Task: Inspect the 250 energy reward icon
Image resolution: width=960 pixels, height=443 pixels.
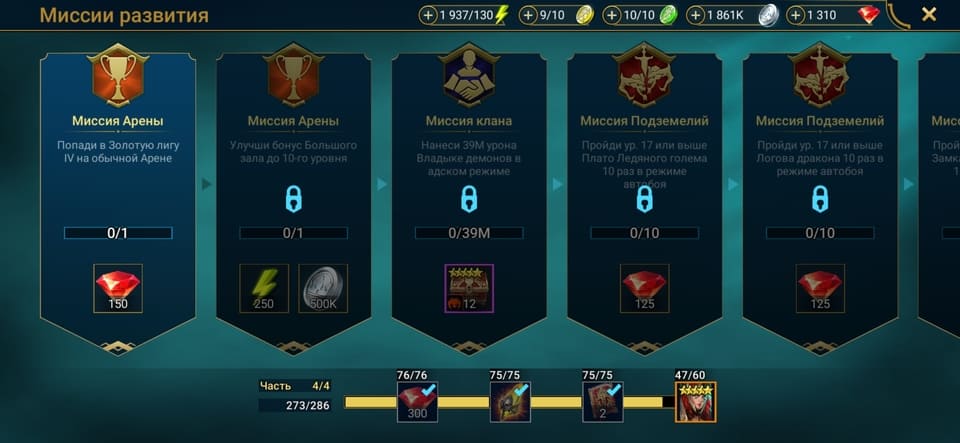Action: (x=264, y=288)
